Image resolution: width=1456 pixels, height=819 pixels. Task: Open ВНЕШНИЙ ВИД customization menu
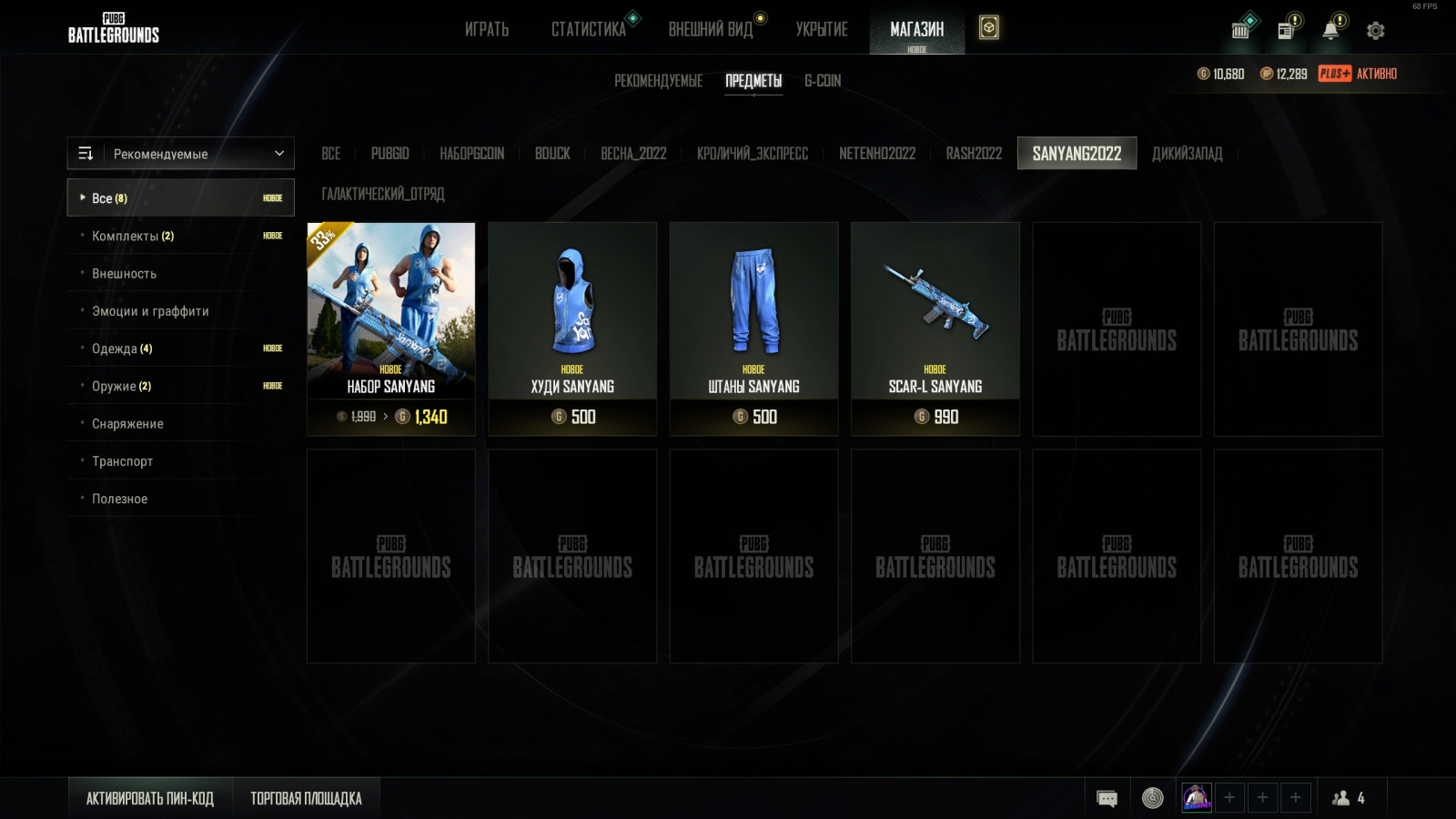tap(711, 29)
